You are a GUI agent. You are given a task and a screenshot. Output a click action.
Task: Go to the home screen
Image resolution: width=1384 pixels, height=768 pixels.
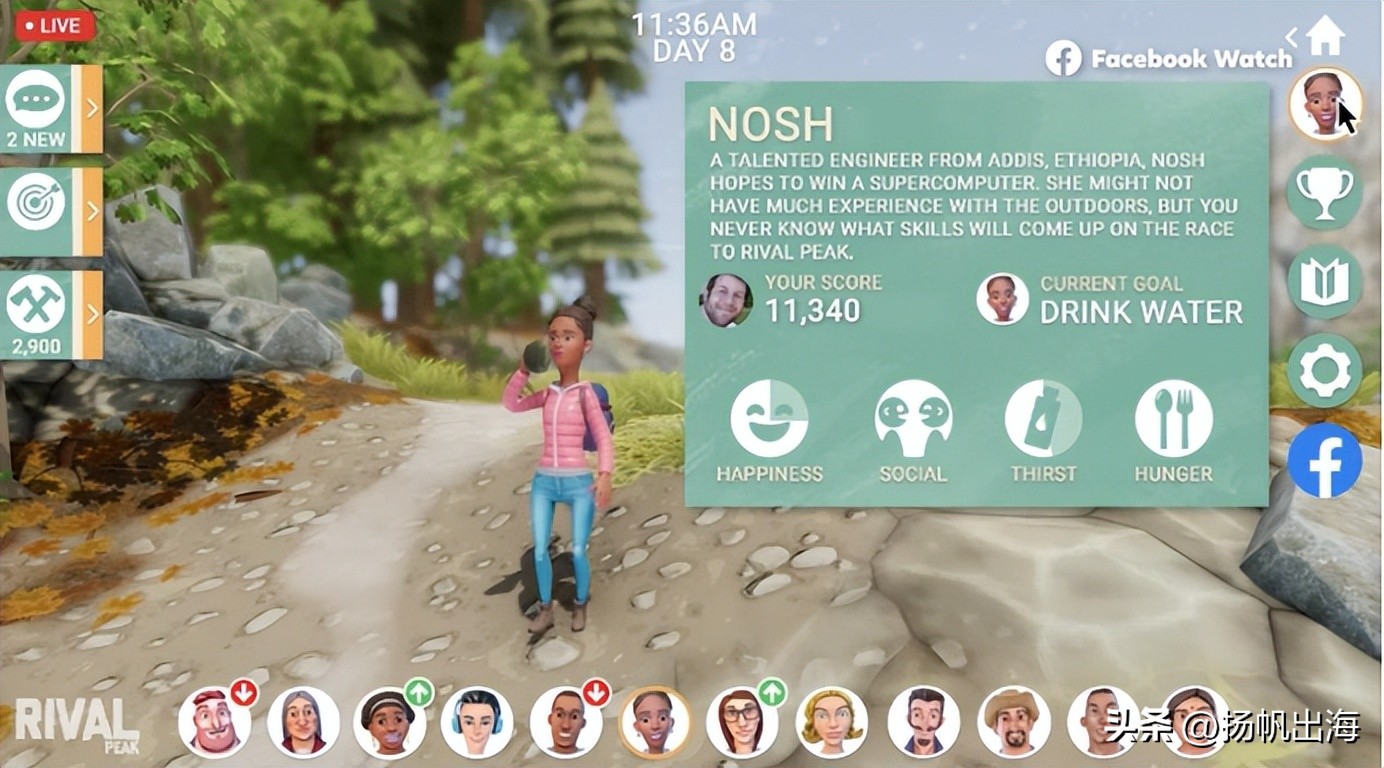1325,36
